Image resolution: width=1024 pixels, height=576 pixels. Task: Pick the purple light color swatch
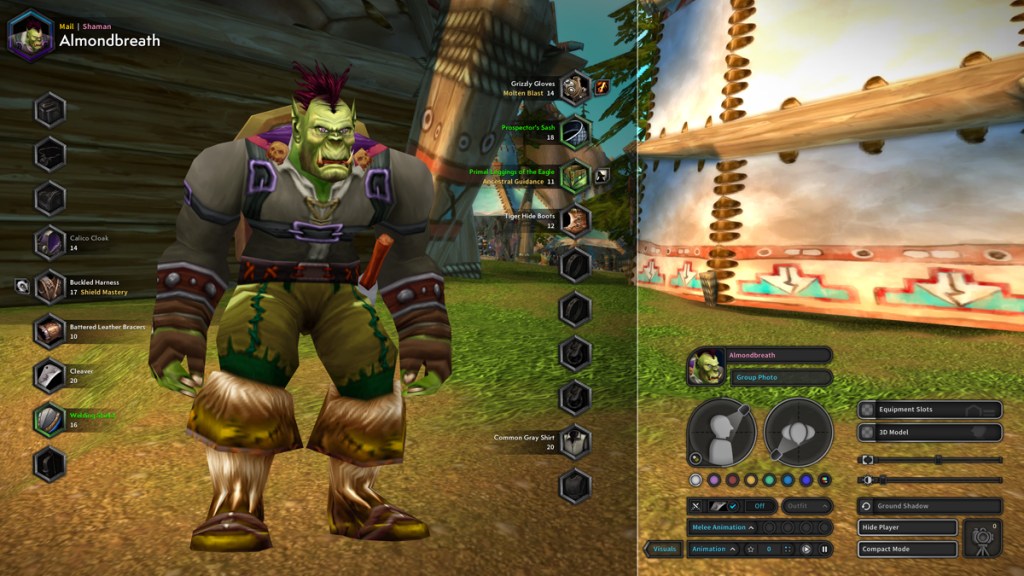(714, 480)
